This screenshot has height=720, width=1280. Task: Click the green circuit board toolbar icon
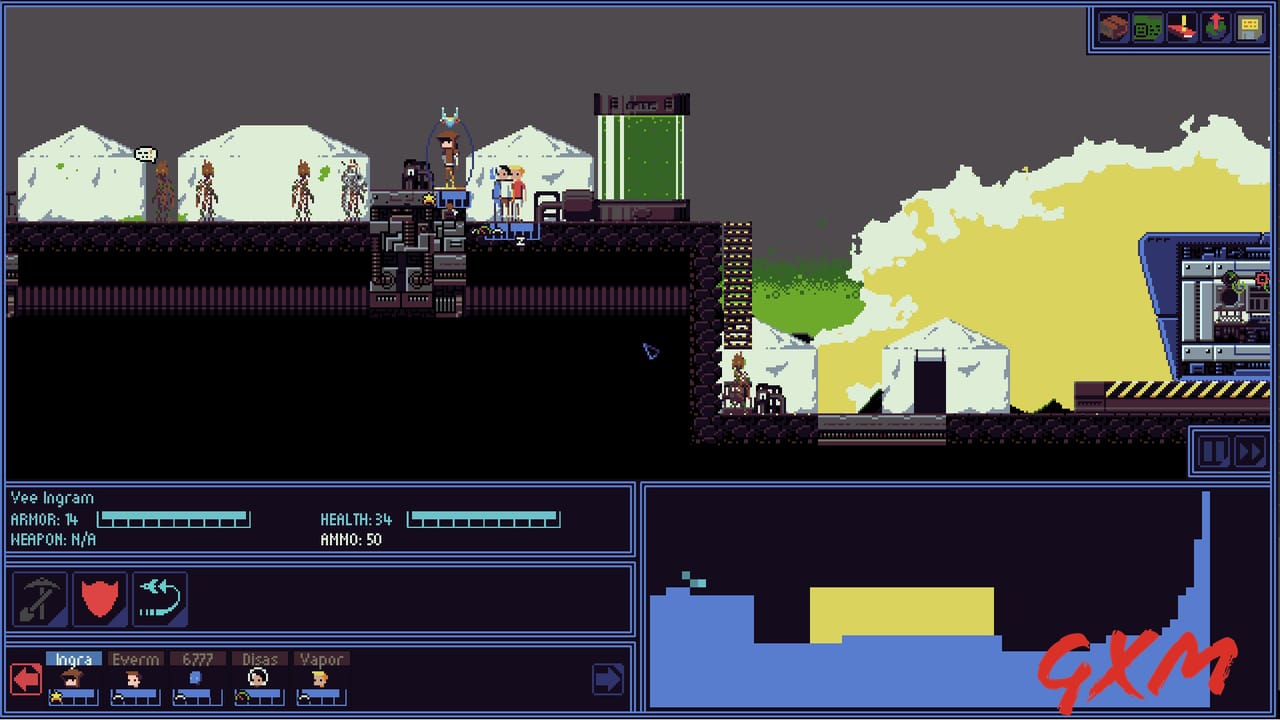1147,27
